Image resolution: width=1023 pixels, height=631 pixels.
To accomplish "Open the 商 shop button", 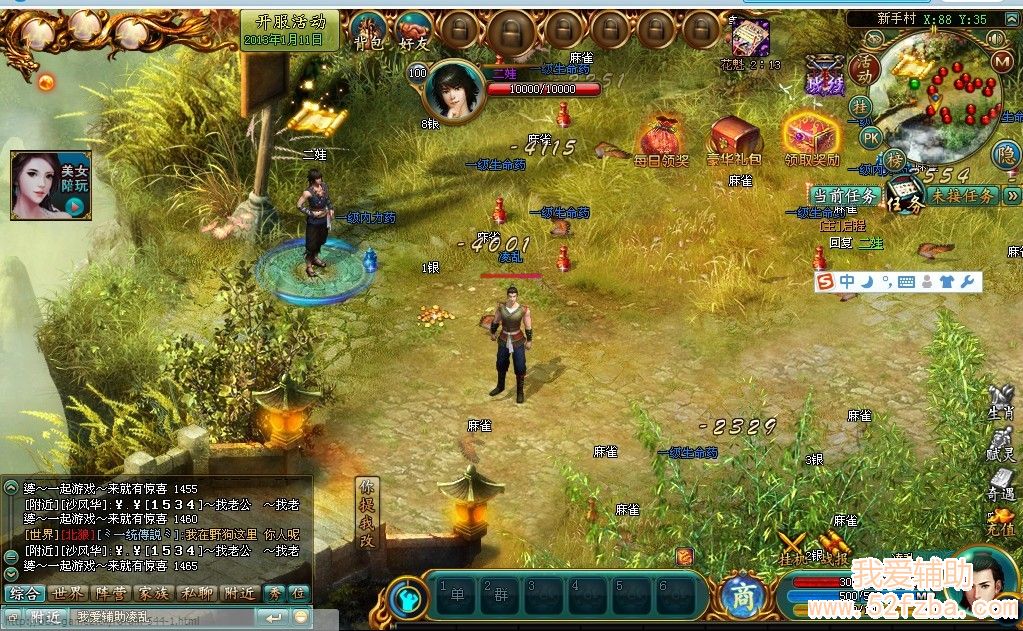I will point(741,595).
